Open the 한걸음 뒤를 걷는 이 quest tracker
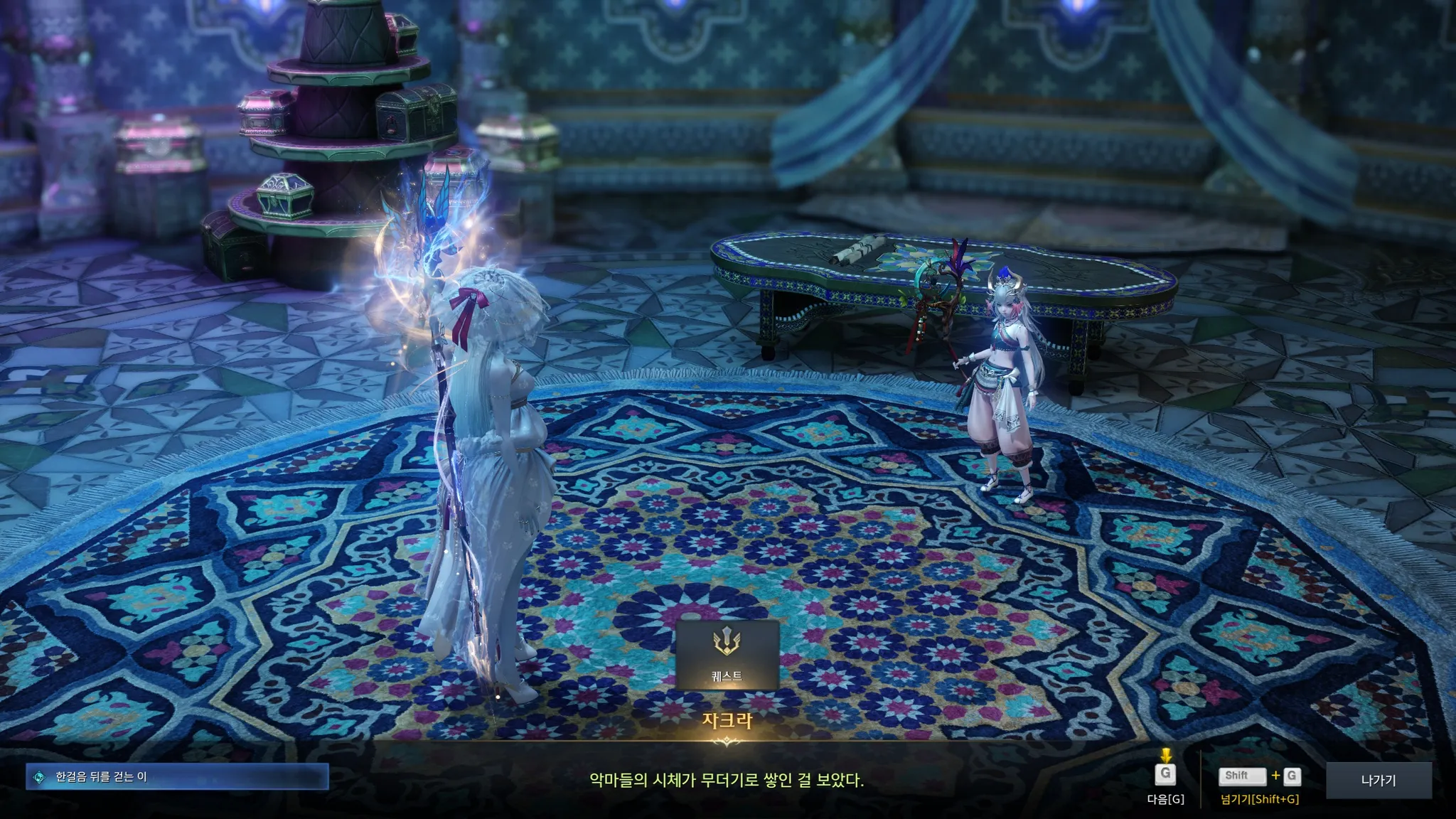 [177, 777]
